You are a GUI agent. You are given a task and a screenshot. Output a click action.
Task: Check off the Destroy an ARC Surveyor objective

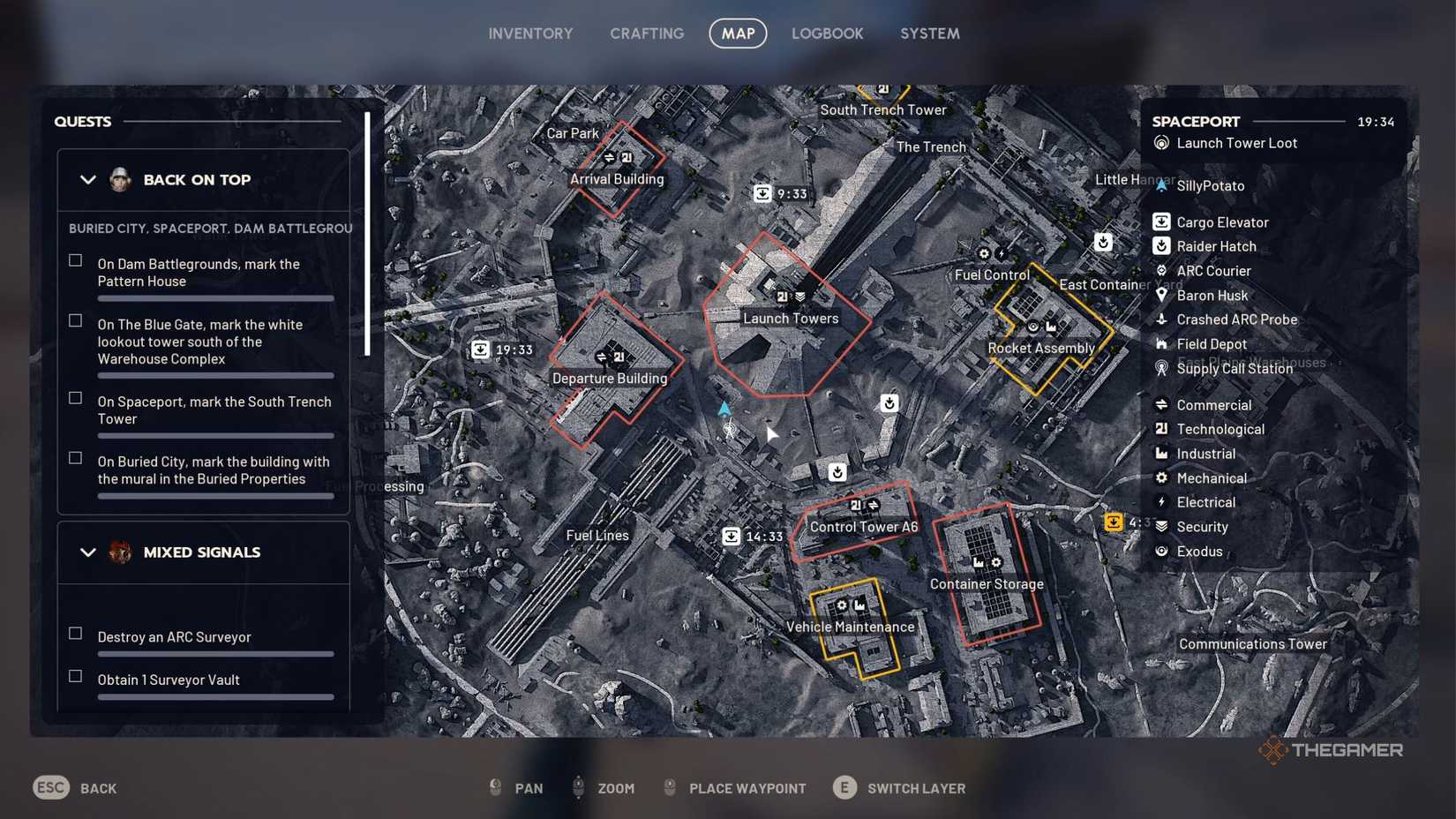tap(74, 632)
